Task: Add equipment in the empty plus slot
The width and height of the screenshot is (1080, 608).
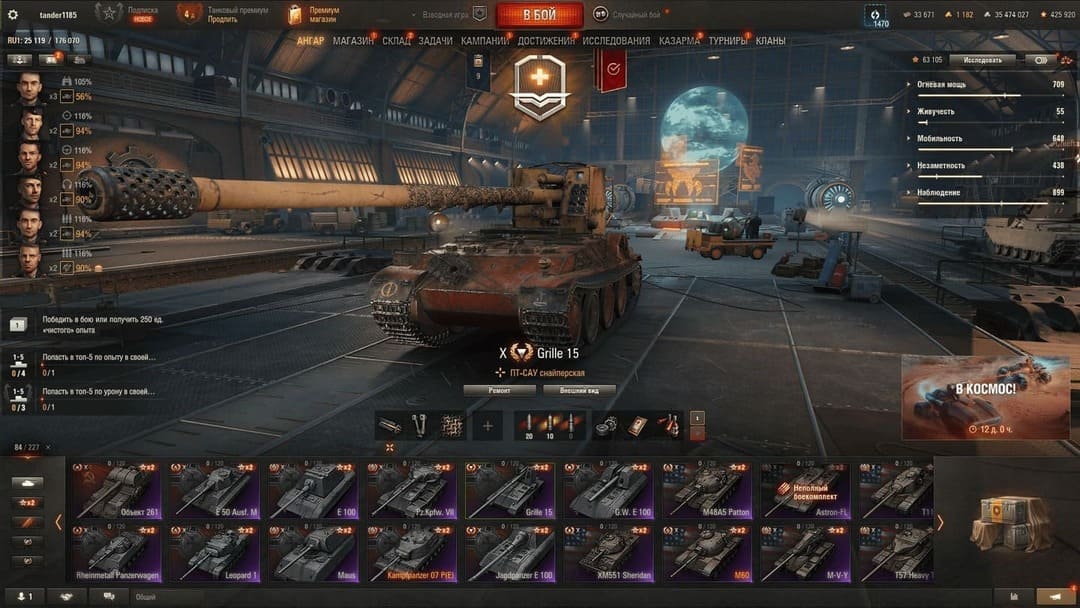Action: (488, 425)
